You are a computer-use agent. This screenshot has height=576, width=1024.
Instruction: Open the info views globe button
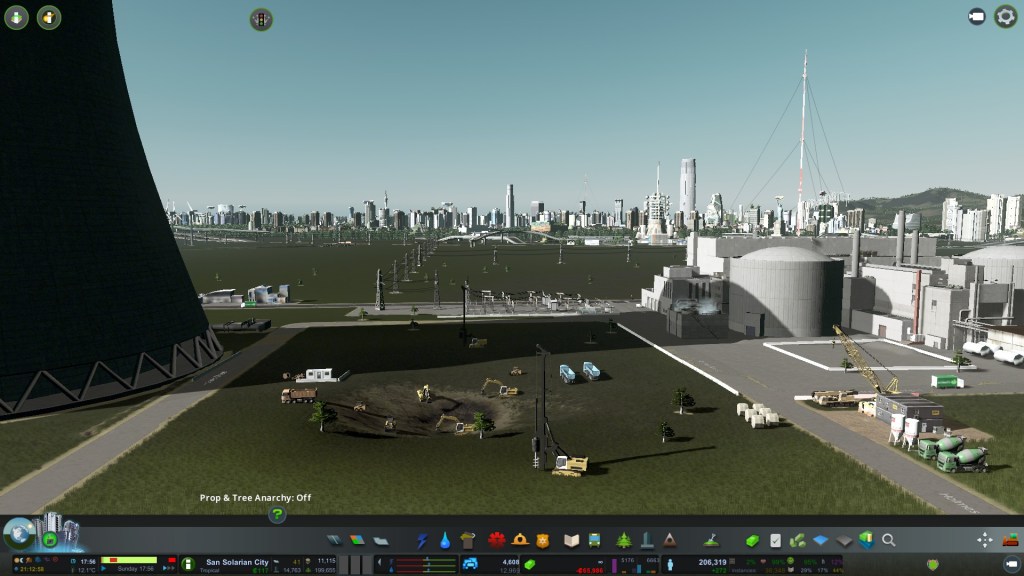click(17, 532)
